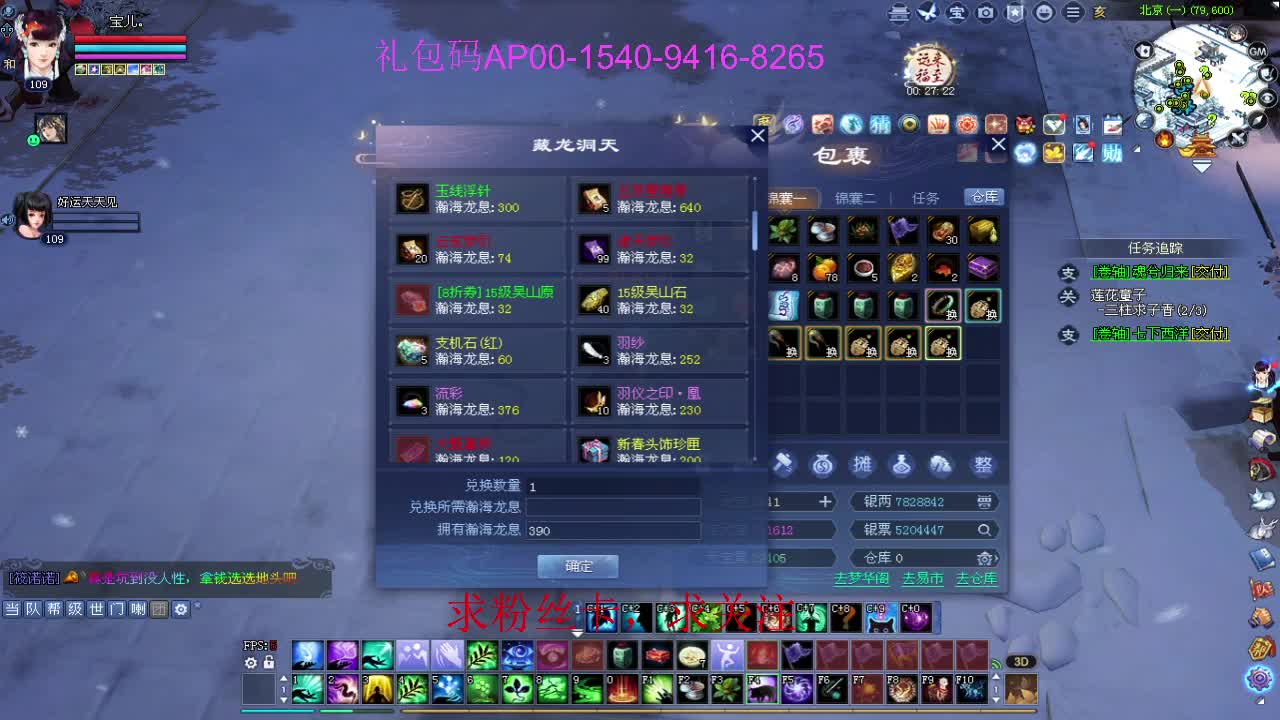Sort the bag with the 整 organize icon
This screenshot has width=1280, height=720.
tap(981, 464)
